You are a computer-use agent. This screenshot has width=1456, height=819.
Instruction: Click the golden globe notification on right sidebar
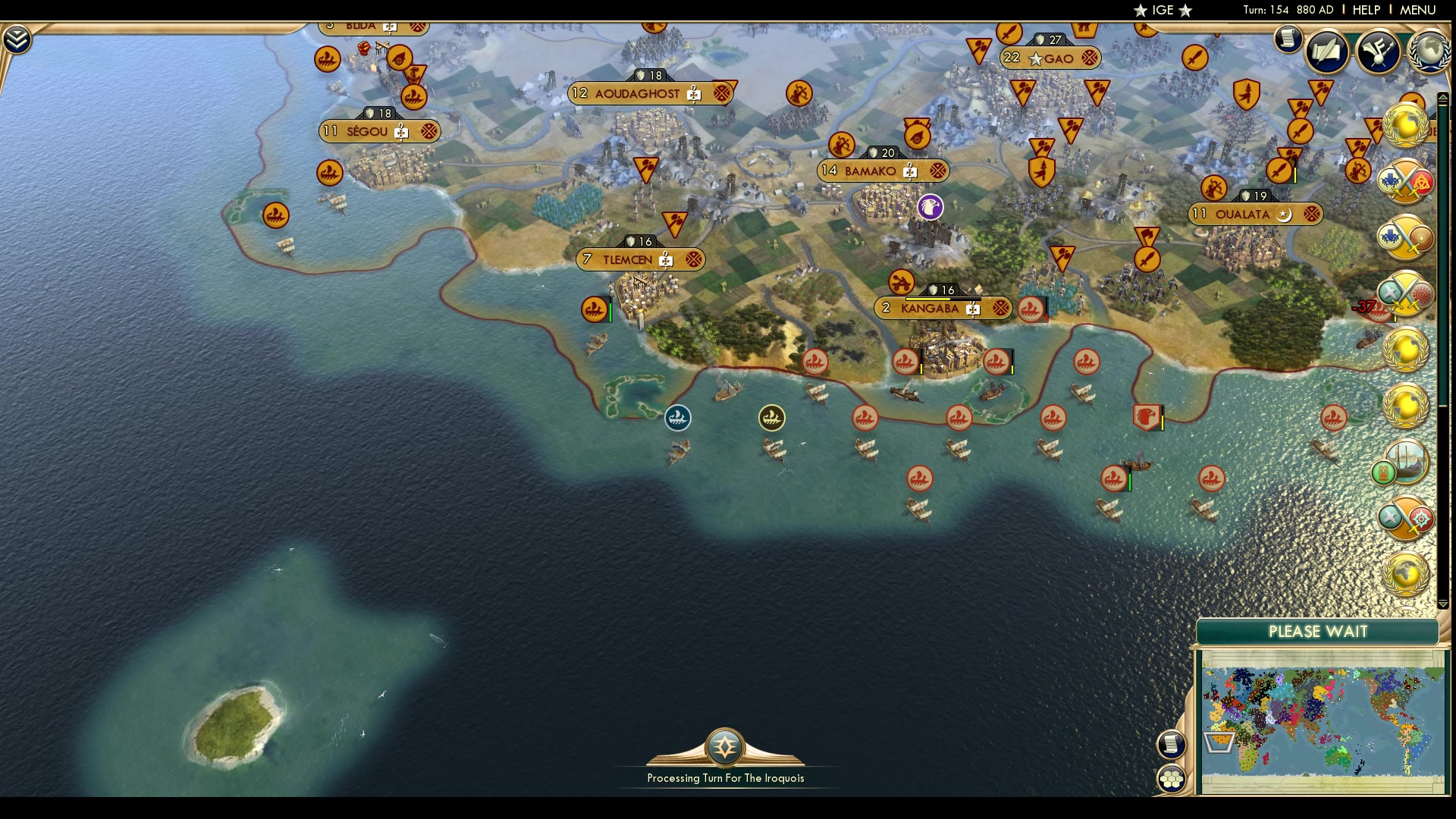pyautogui.click(x=1407, y=127)
